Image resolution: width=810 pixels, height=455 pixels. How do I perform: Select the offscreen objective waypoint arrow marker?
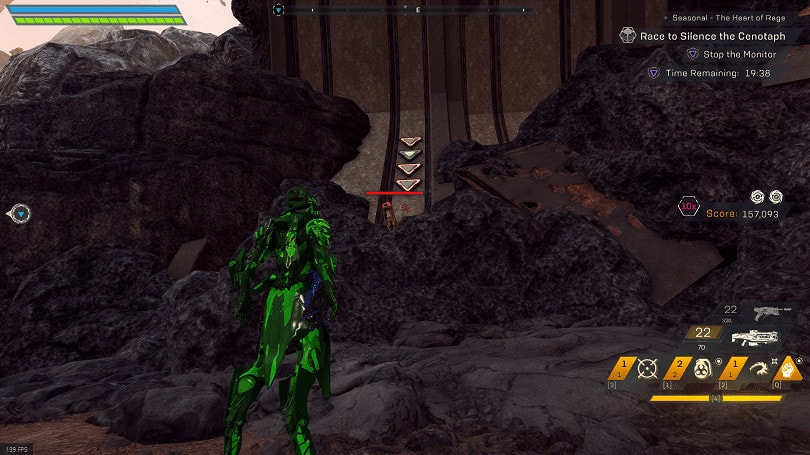pos(19,213)
